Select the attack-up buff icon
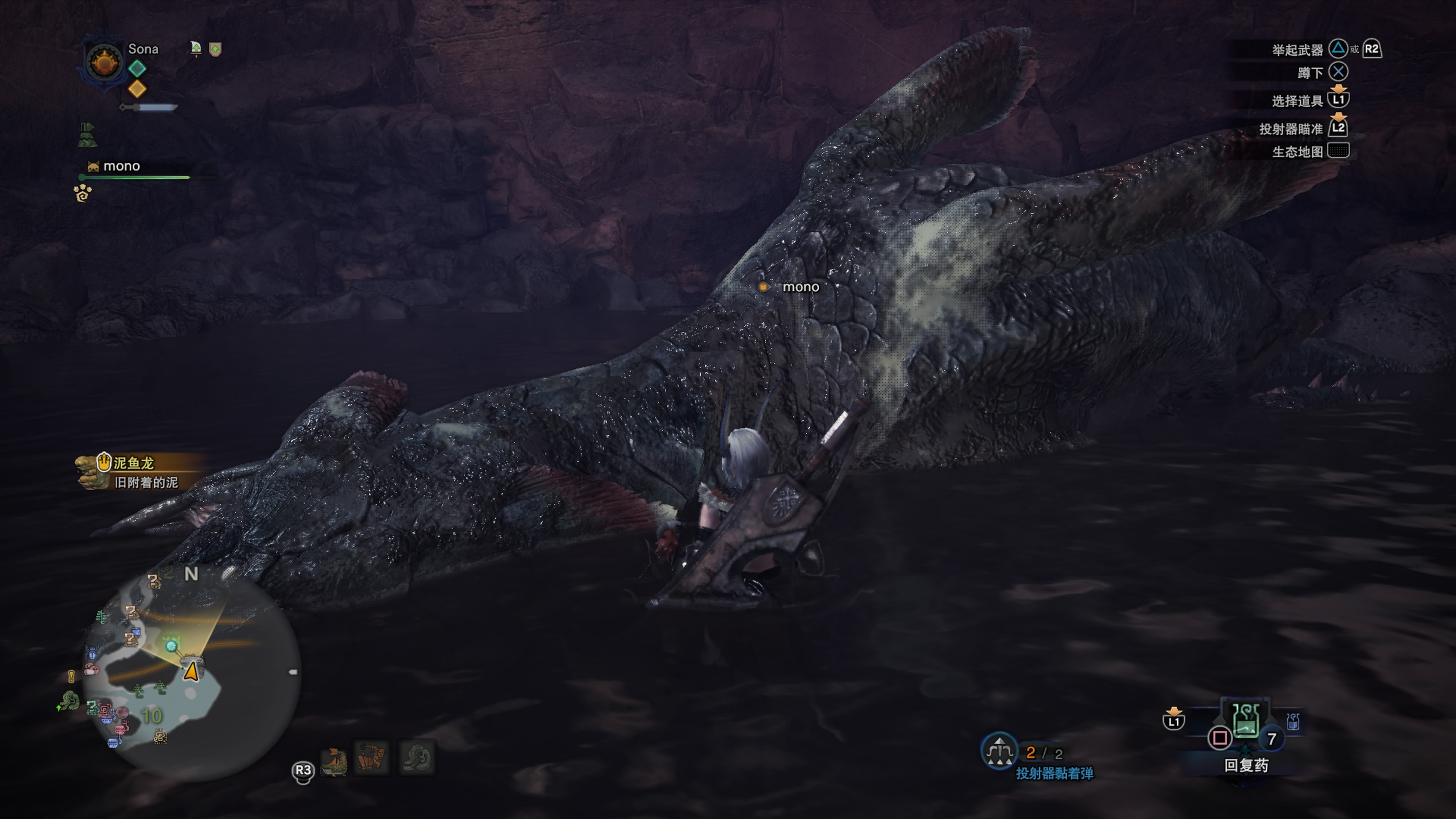1456x819 pixels. pyautogui.click(x=196, y=49)
